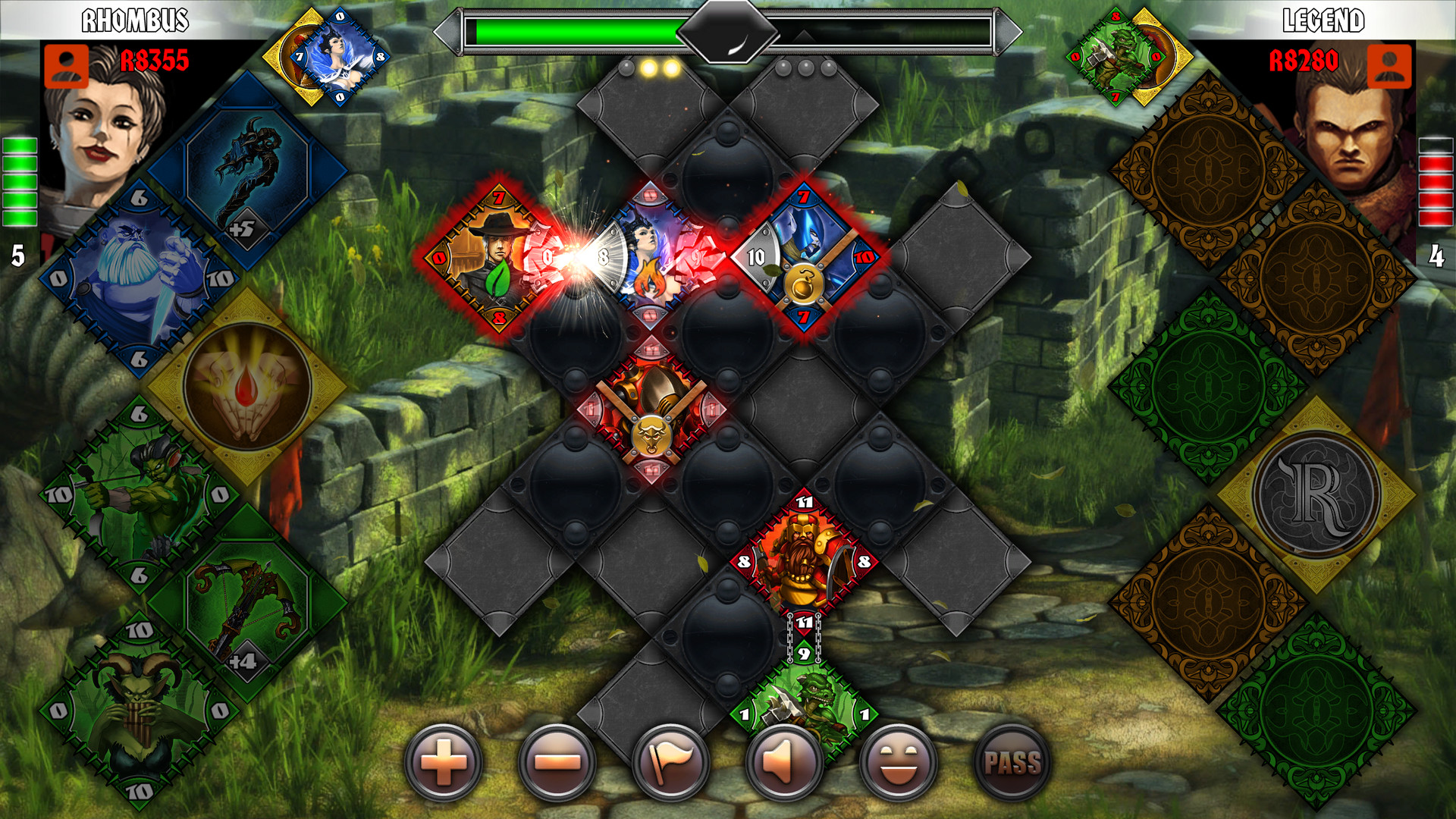Click the plus zoom button
This screenshot has height=819, width=1456.
(444, 763)
